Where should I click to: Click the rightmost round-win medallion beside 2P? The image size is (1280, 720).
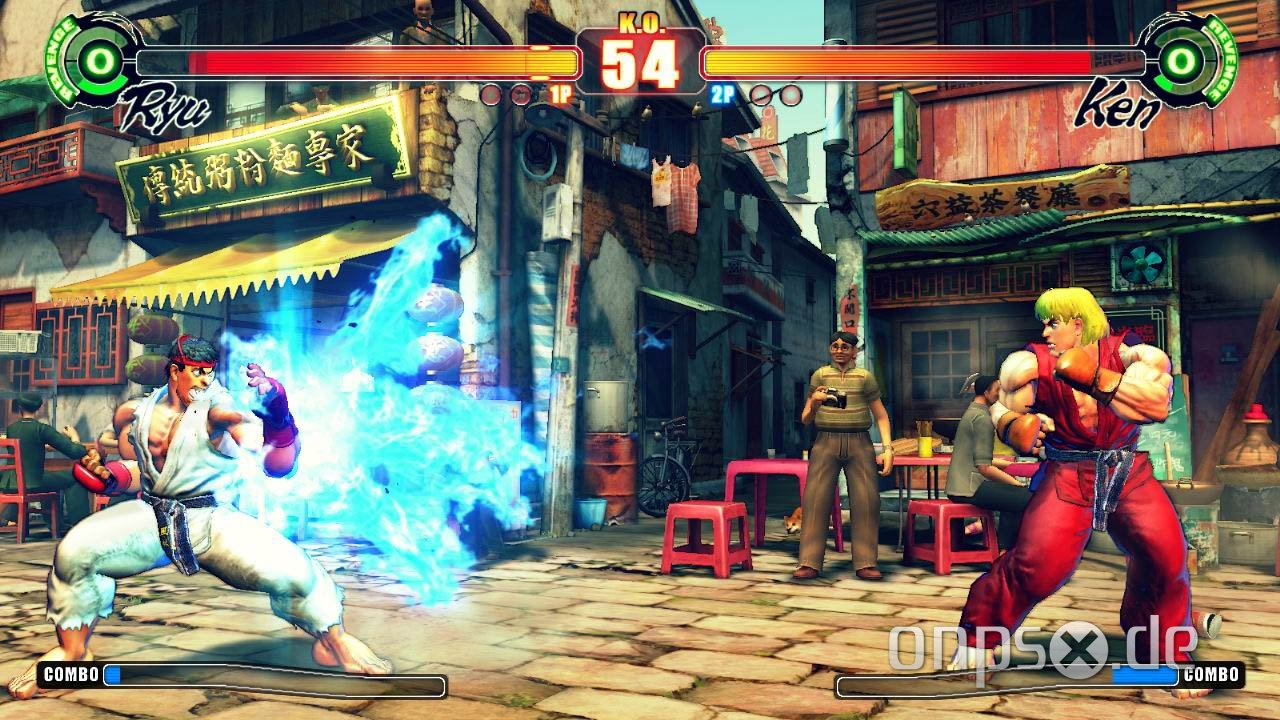(790, 95)
